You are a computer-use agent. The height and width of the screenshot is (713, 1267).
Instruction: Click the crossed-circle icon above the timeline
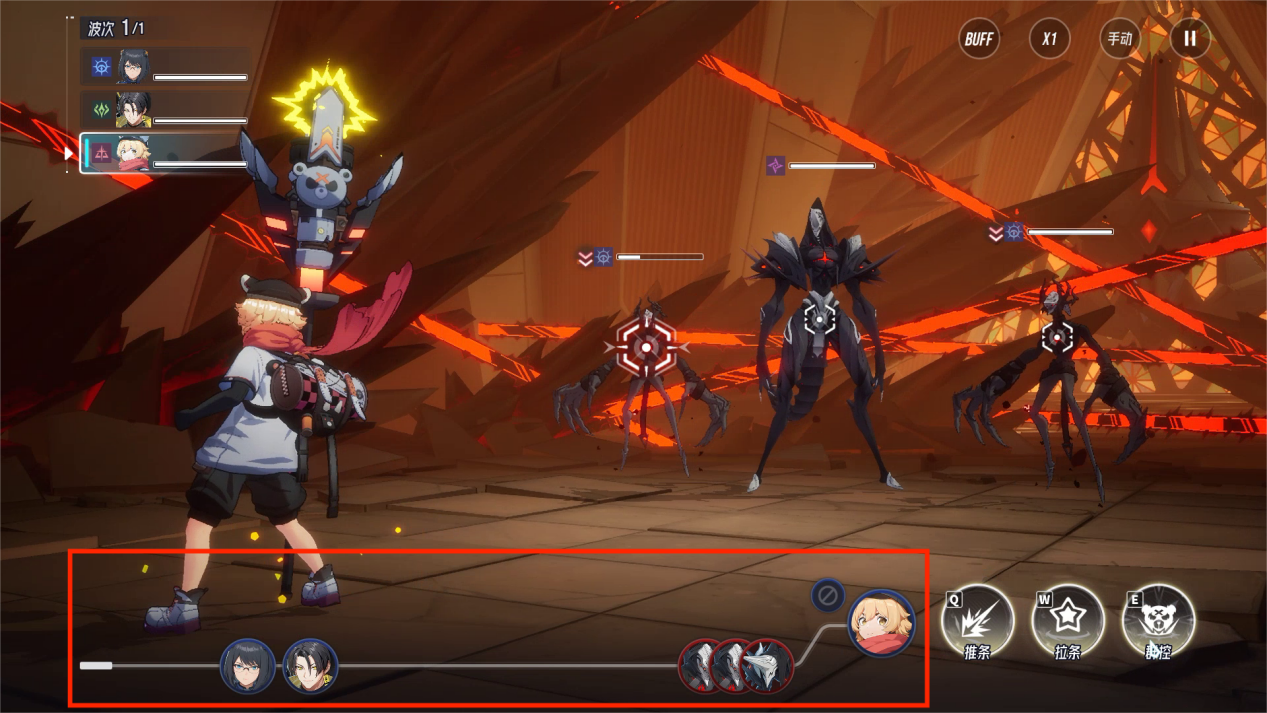827,596
